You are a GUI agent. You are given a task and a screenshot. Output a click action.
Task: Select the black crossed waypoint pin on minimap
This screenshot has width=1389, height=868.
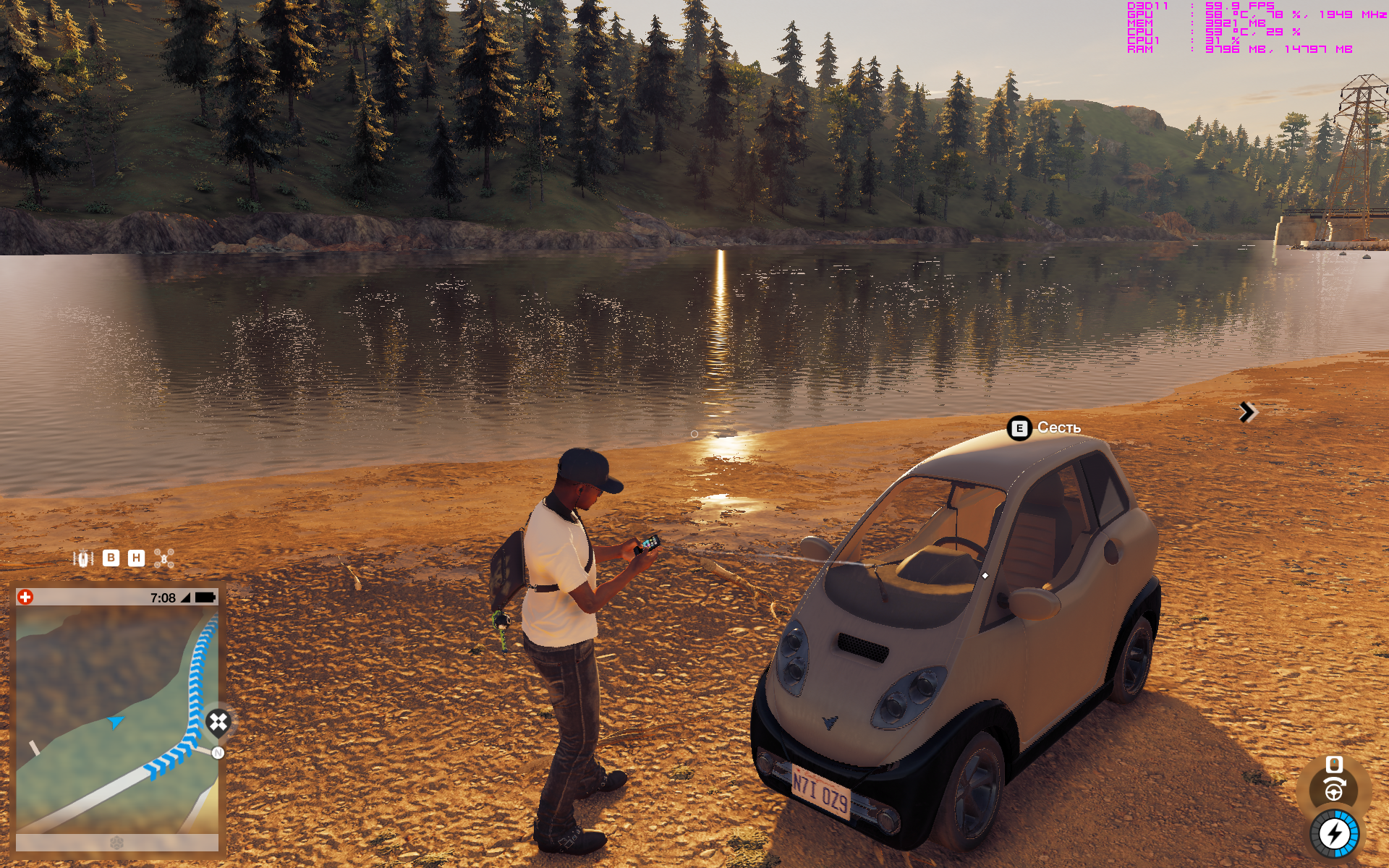(218, 722)
